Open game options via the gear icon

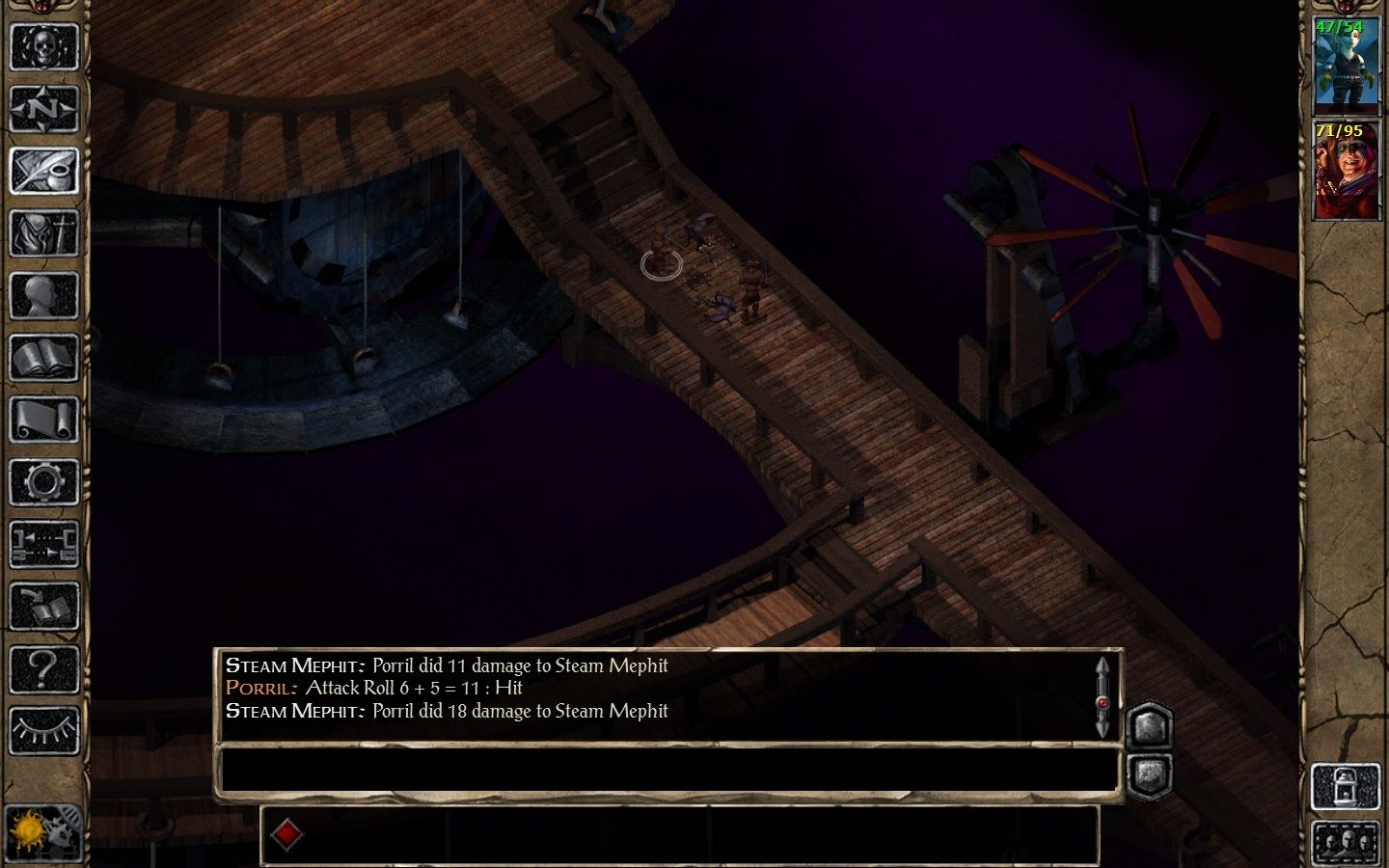[x=43, y=482]
